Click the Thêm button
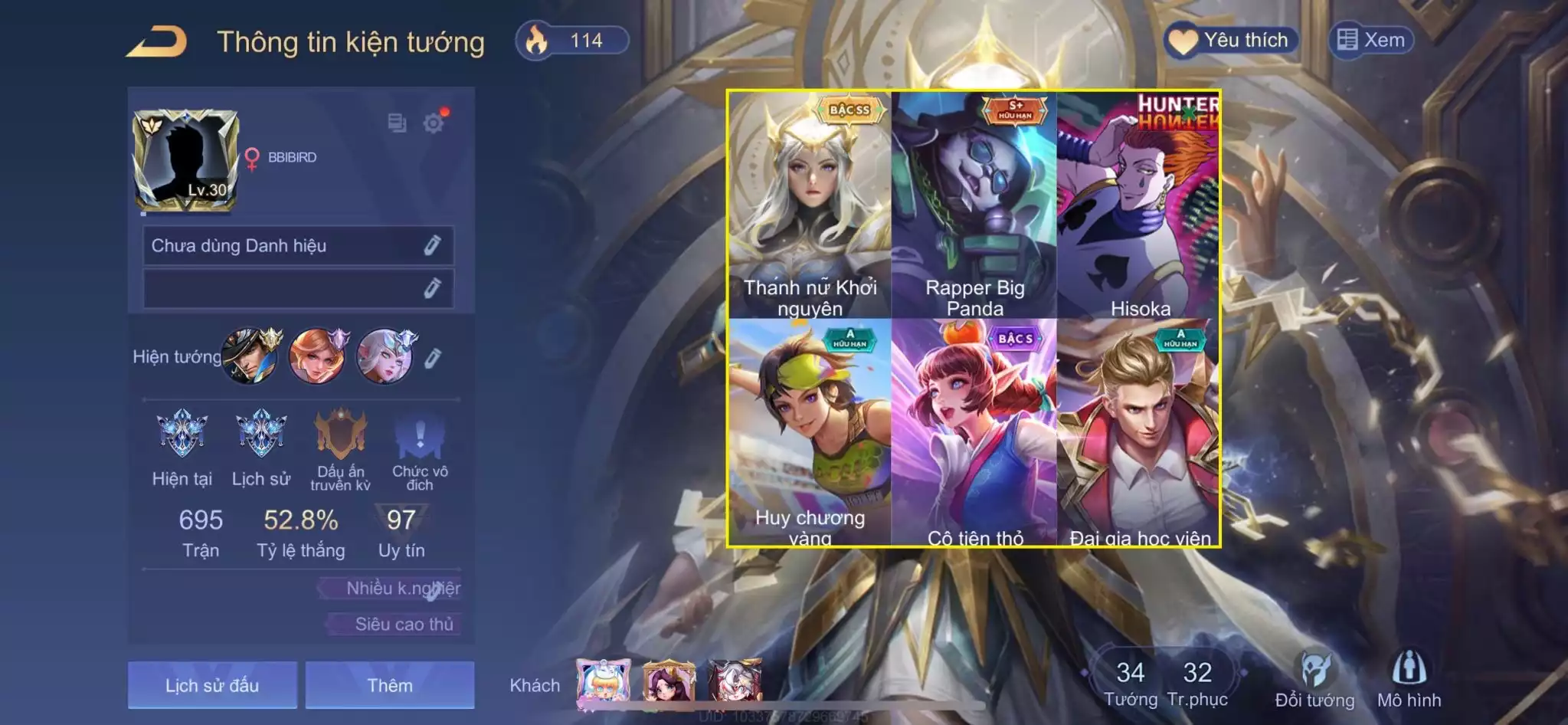 pyautogui.click(x=390, y=684)
